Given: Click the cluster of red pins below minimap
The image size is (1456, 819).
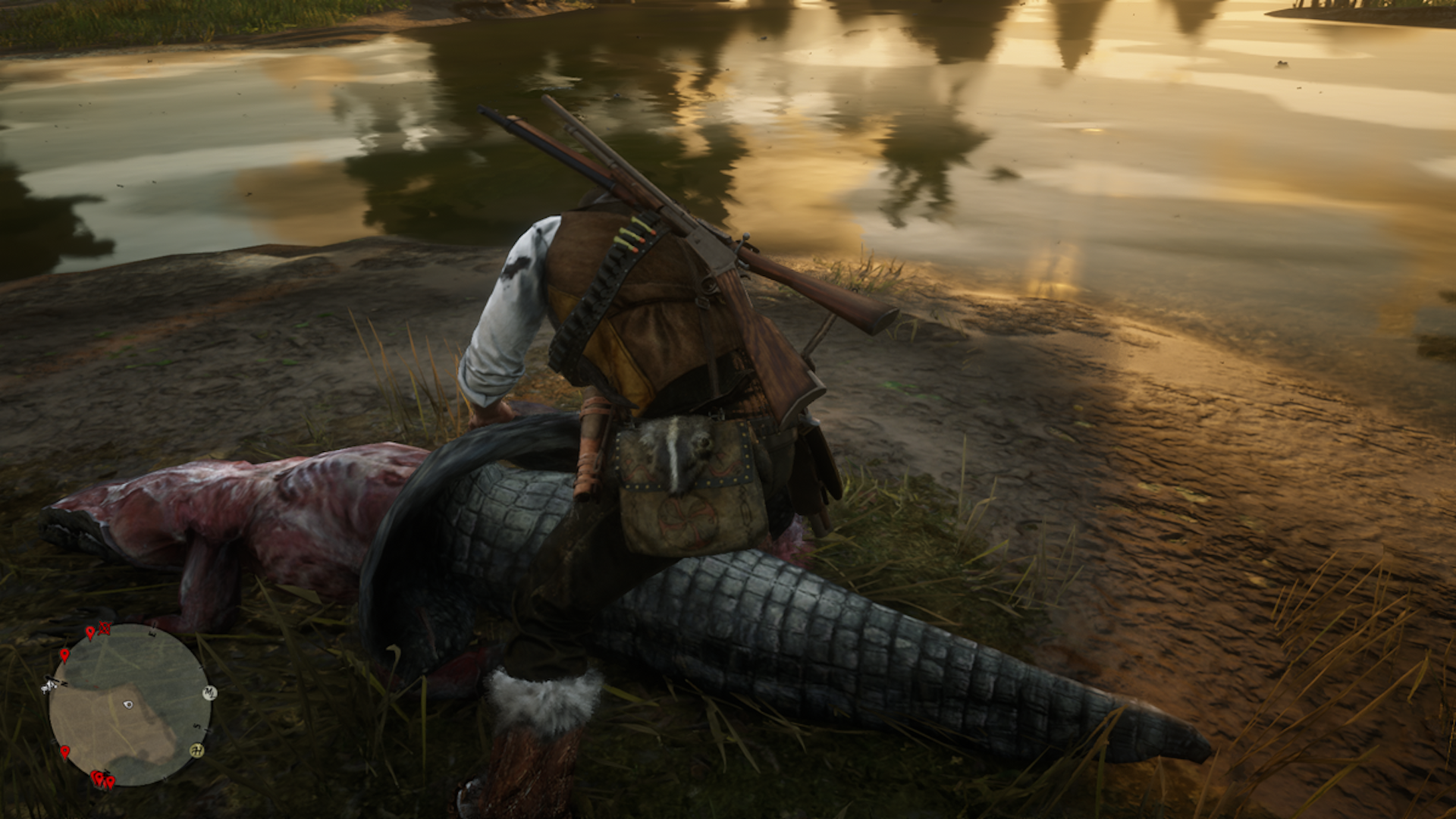Looking at the screenshot, I should 103,780.
